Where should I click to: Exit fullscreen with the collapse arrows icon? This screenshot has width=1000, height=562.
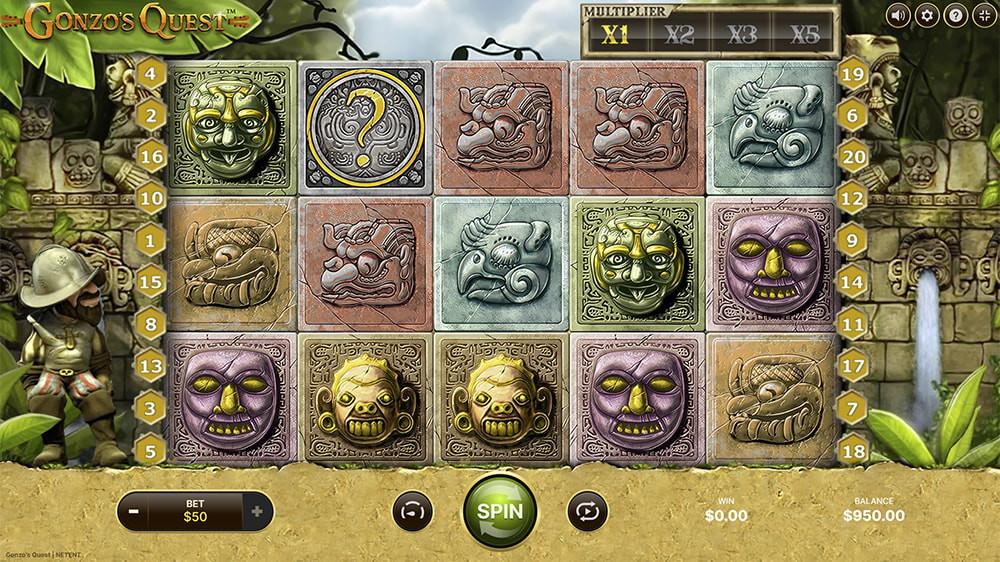pyautogui.click(x=984, y=15)
